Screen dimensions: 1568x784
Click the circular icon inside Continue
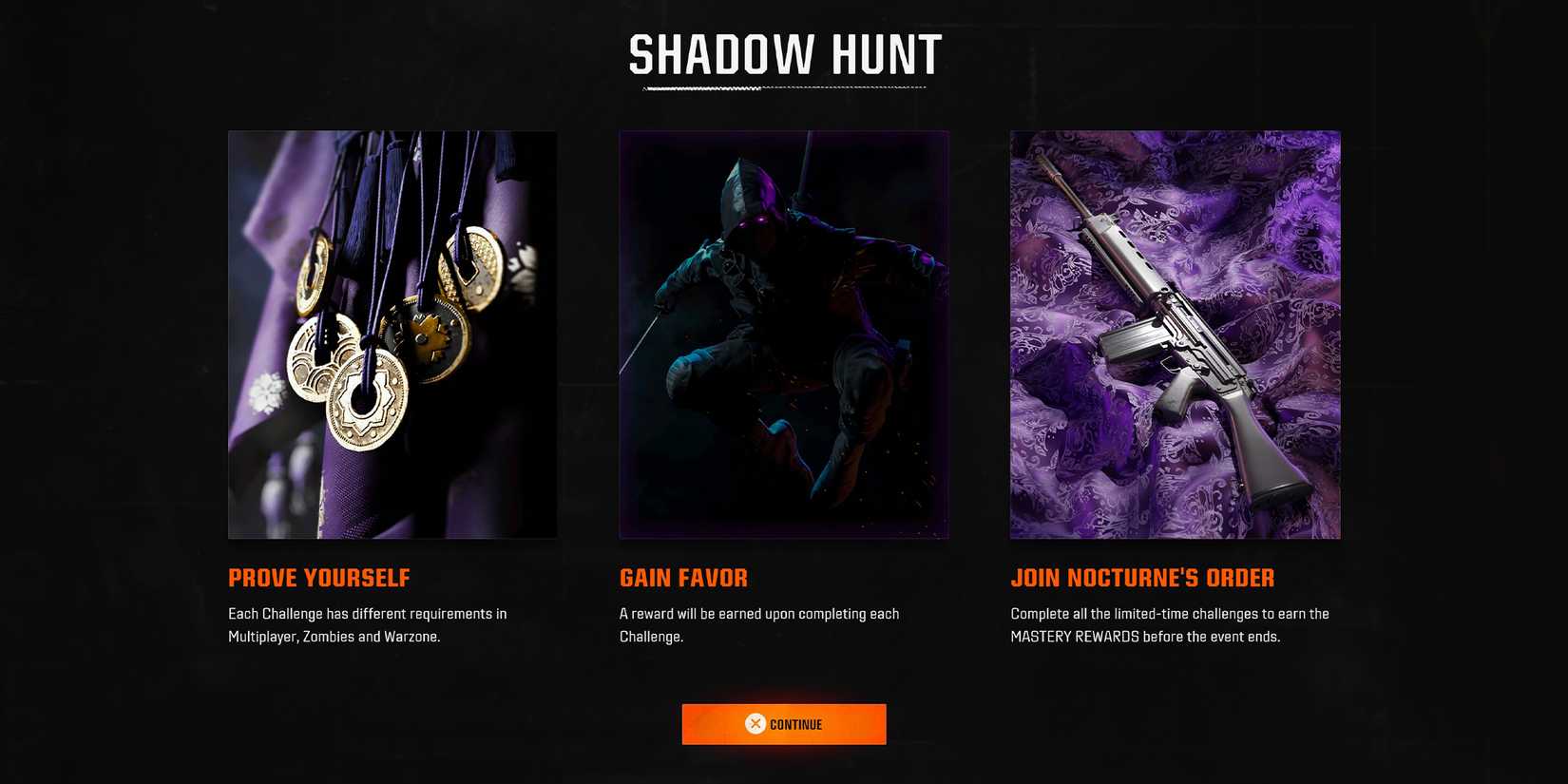click(754, 723)
